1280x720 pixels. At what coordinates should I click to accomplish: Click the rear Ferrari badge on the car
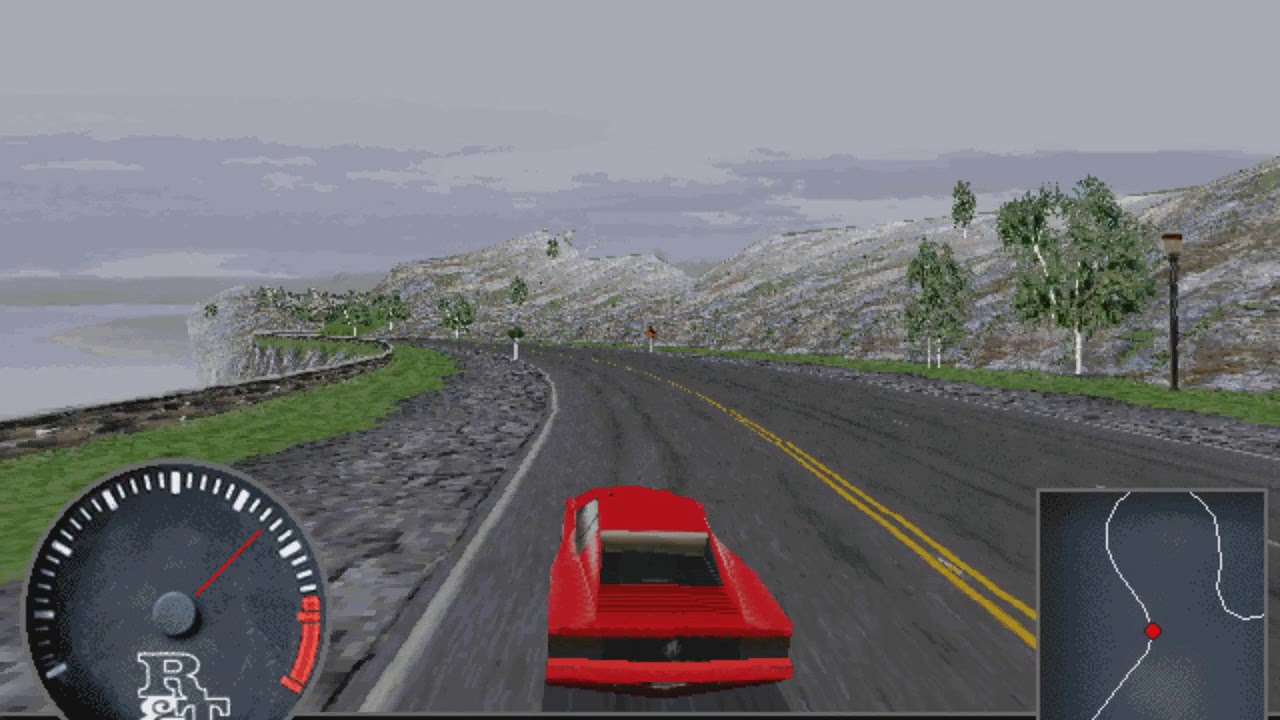tap(672, 648)
